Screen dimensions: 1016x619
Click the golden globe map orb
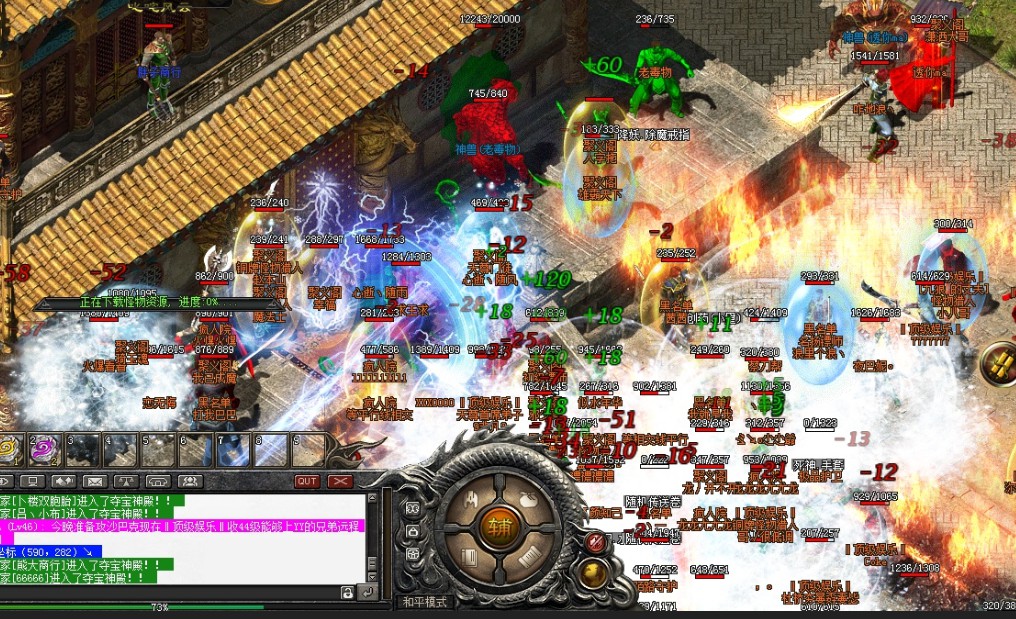click(594, 573)
